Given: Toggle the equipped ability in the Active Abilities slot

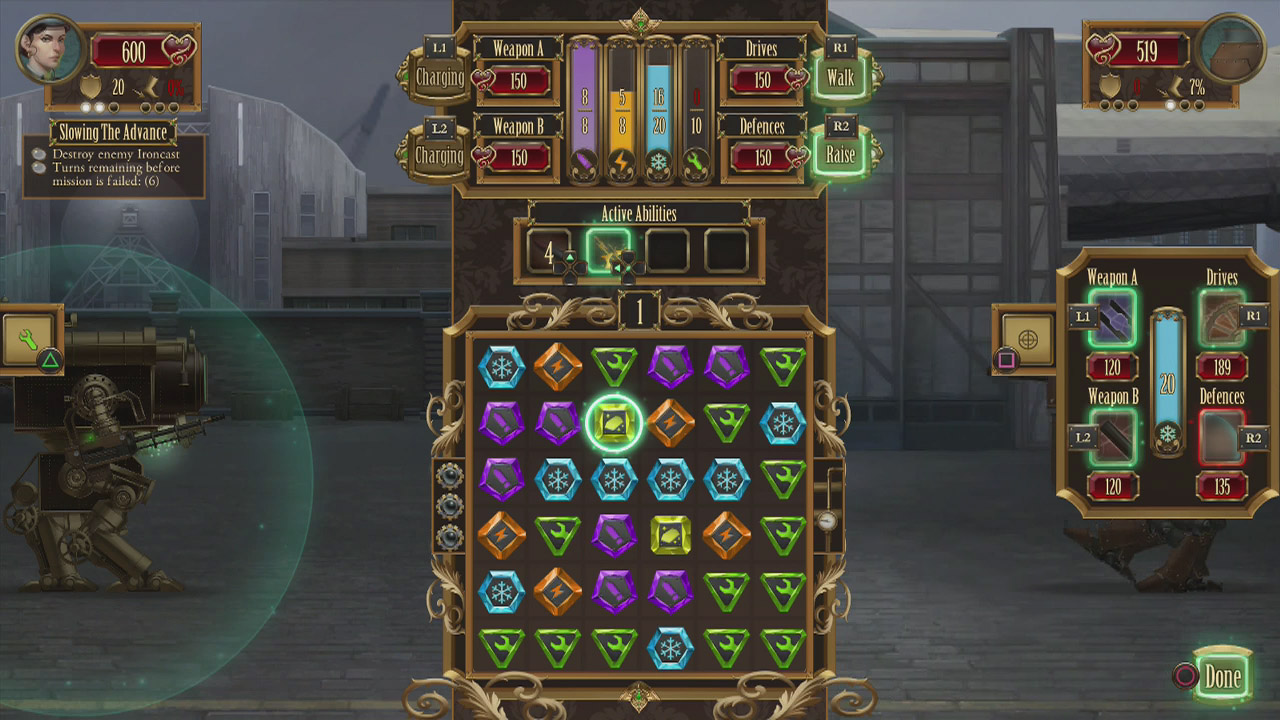Looking at the screenshot, I should pyautogui.click(x=608, y=251).
